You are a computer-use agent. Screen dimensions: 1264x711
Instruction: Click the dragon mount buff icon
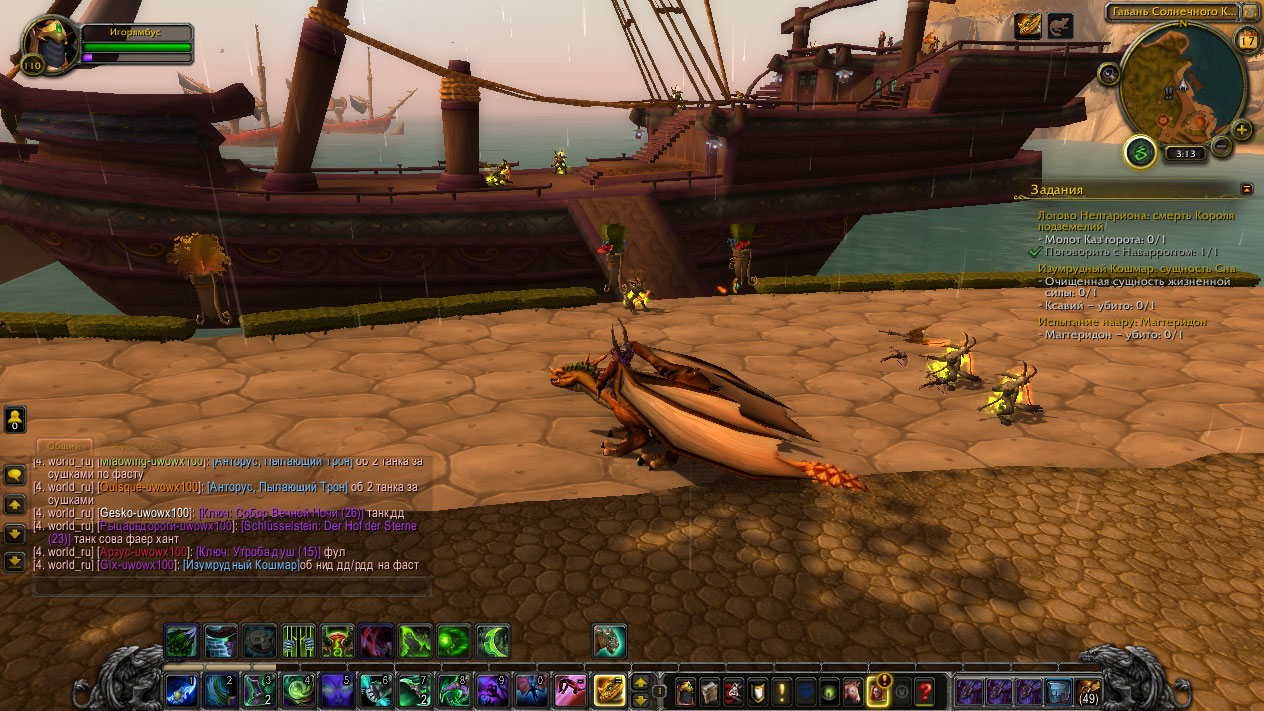(1027, 26)
